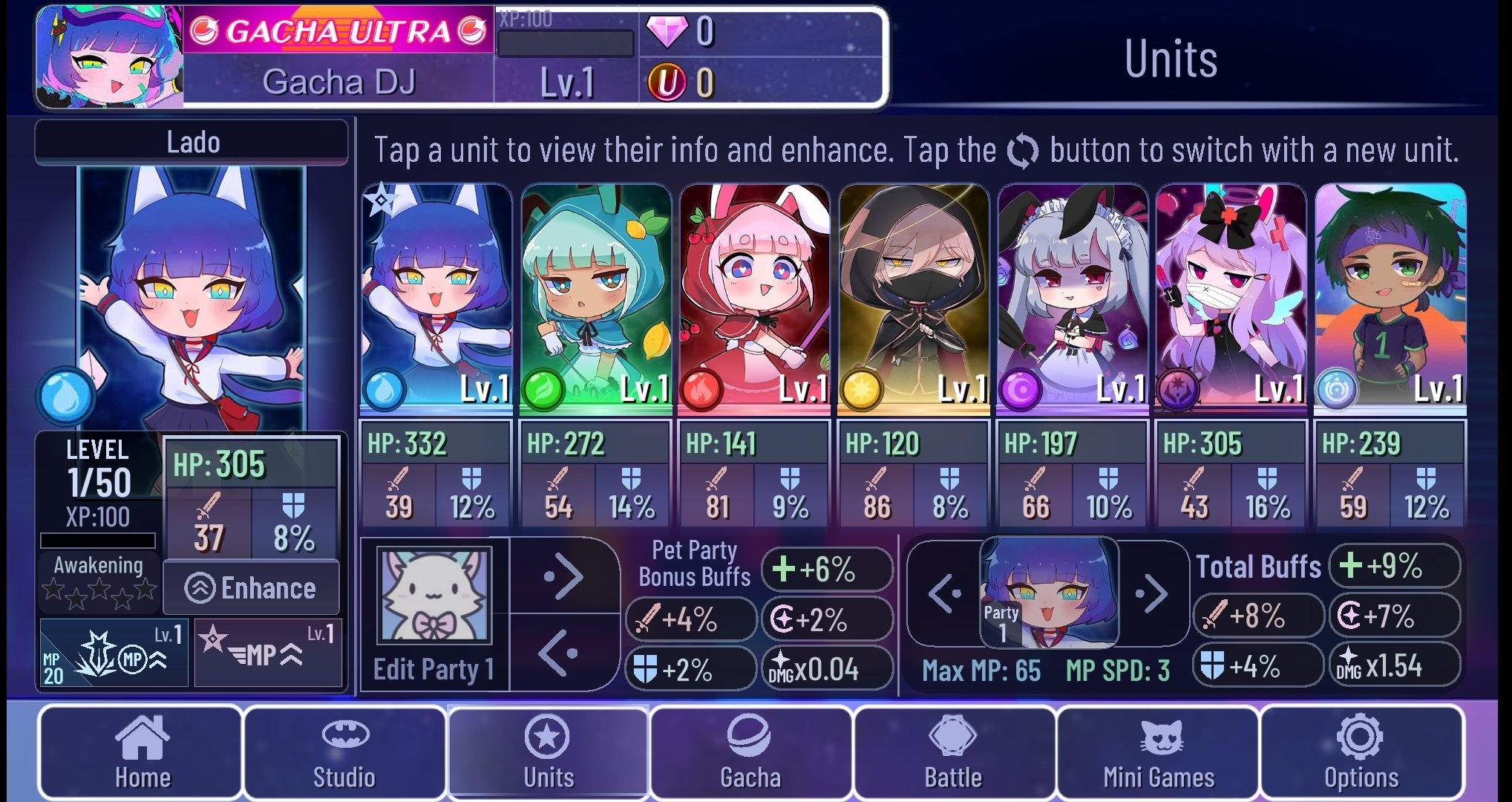
Task: Switch to the Units tab
Action: coord(549,753)
